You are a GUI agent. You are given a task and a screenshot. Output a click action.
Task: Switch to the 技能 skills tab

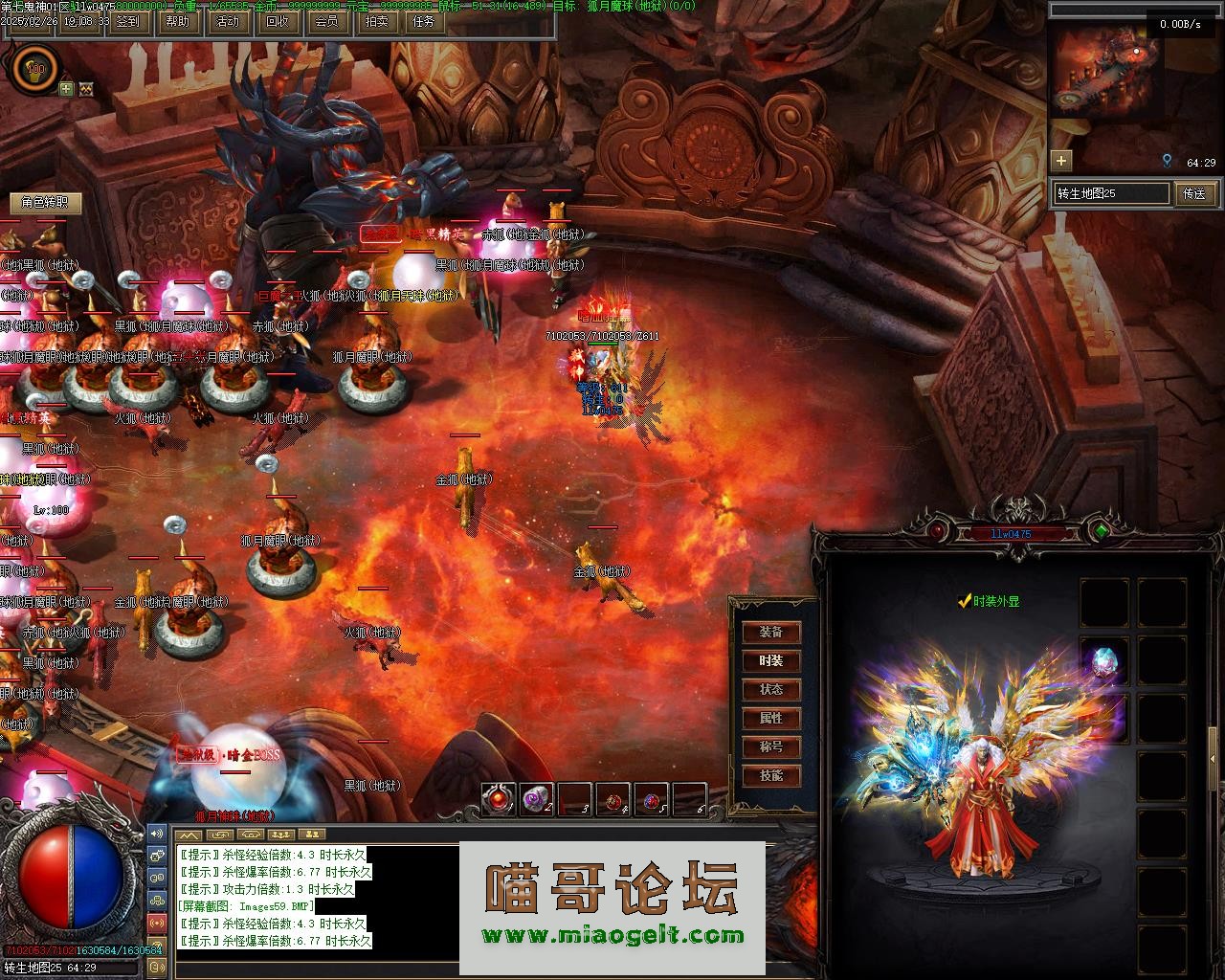[x=771, y=776]
